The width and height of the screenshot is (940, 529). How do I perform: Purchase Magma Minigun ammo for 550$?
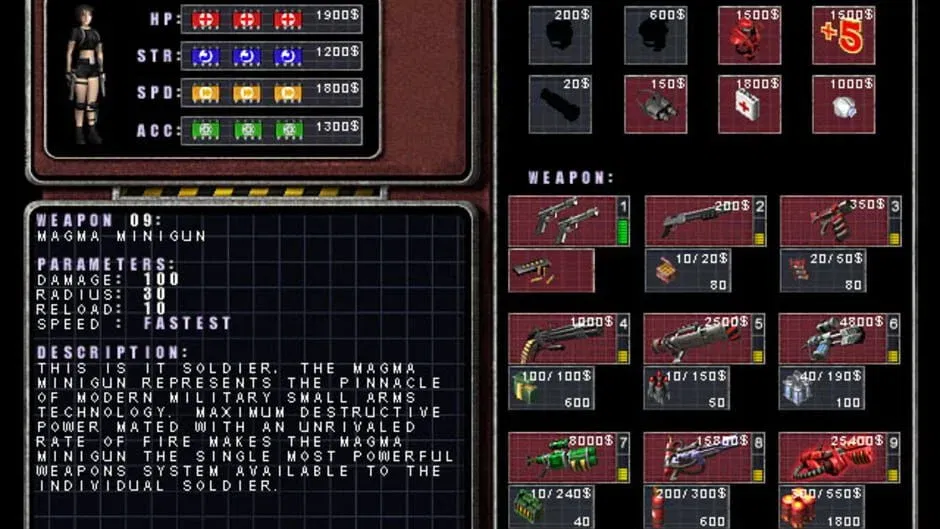822,506
